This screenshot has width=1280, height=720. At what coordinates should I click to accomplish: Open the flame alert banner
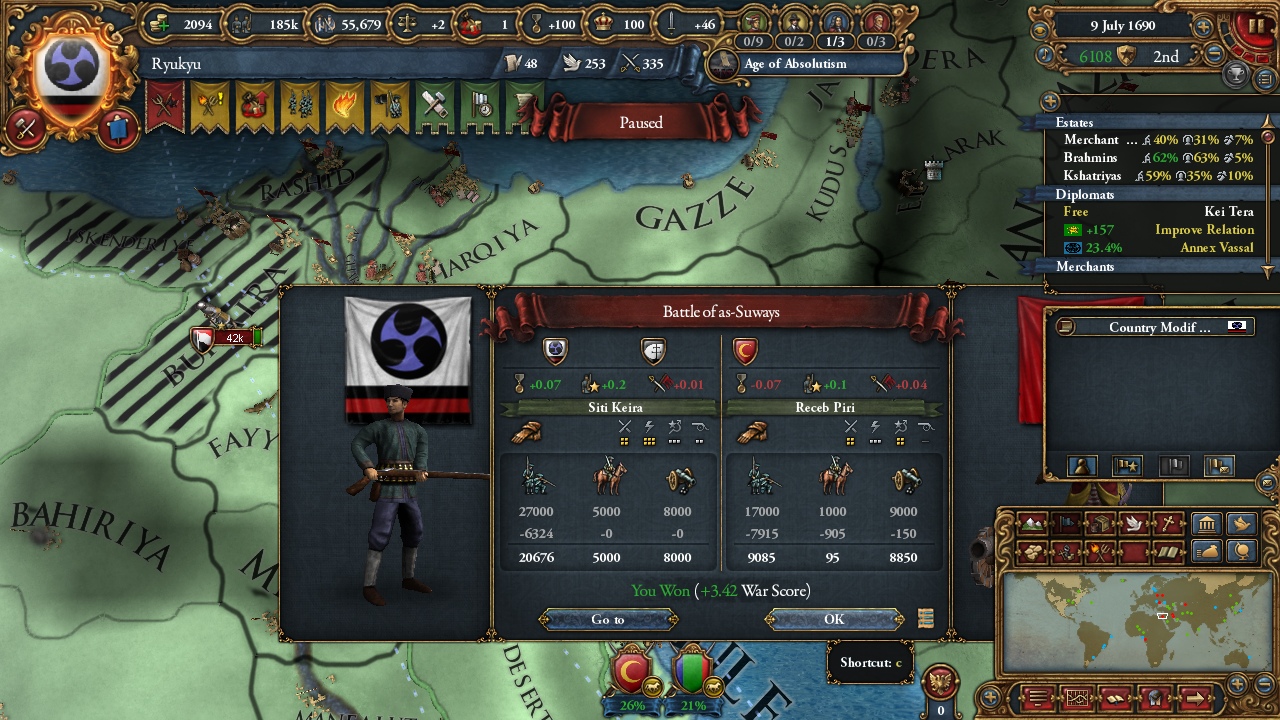(x=343, y=106)
